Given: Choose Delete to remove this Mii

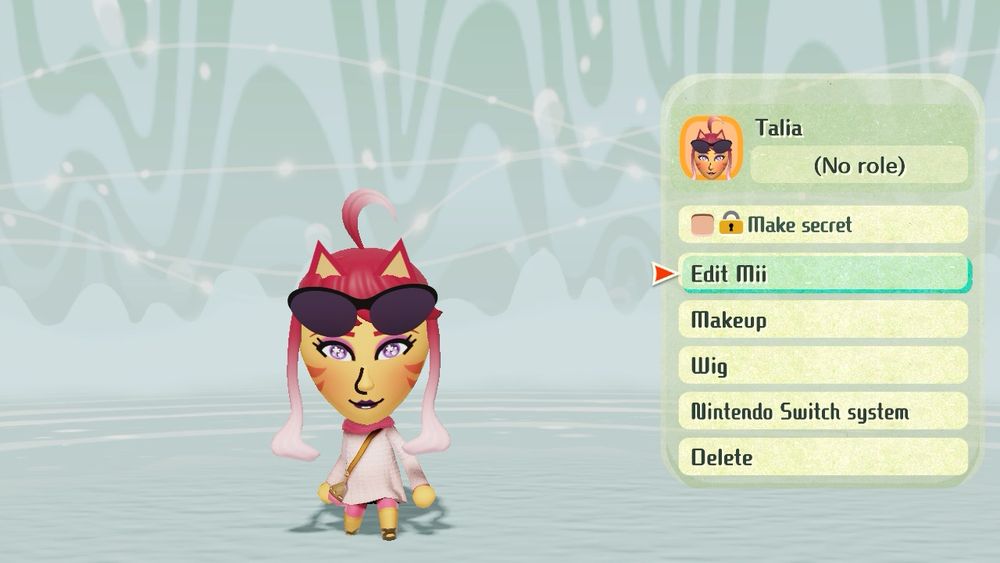Looking at the screenshot, I should [x=823, y=458].
